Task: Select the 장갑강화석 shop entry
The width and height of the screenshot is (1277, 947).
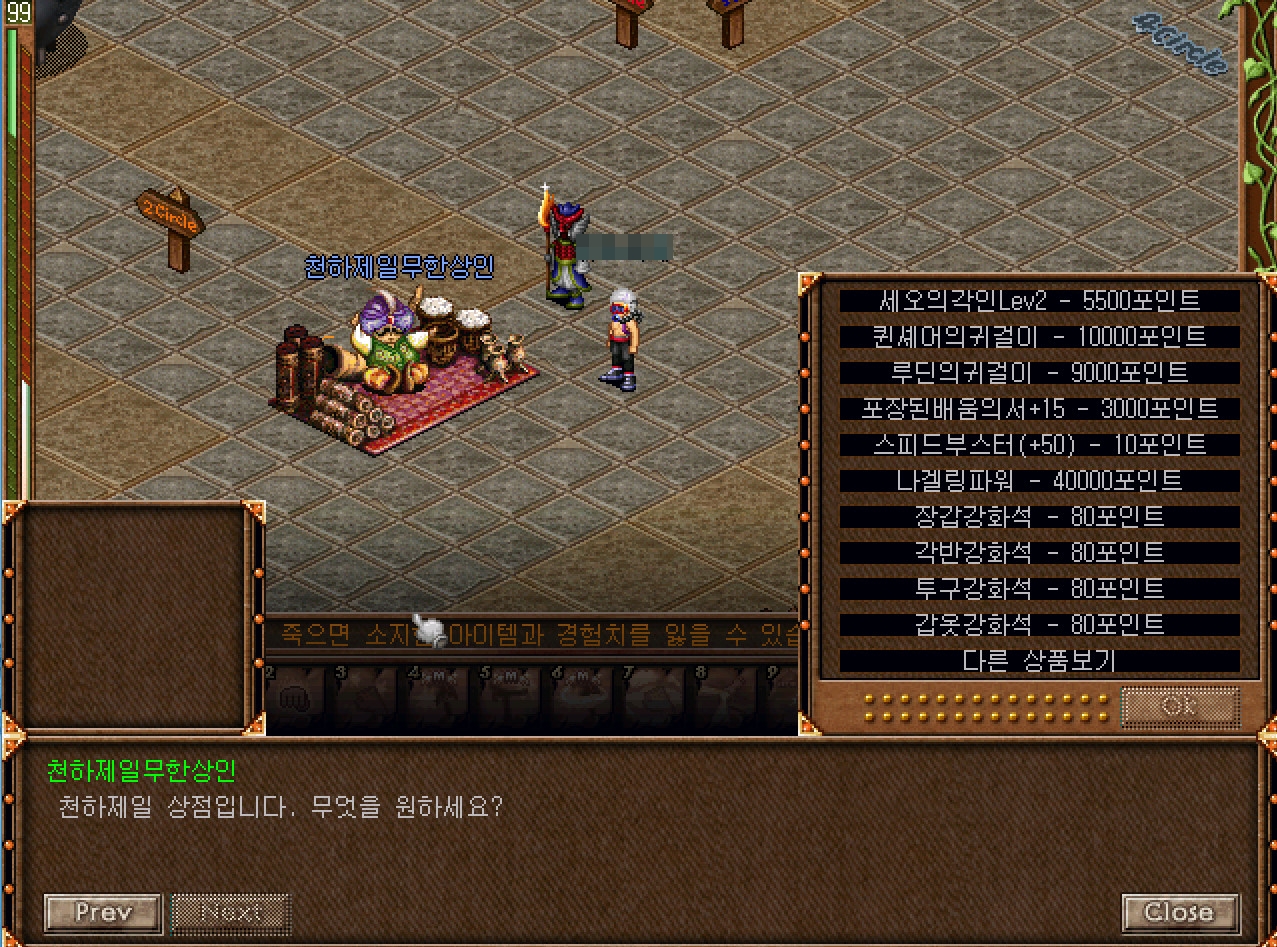Action: [1039, 517]
